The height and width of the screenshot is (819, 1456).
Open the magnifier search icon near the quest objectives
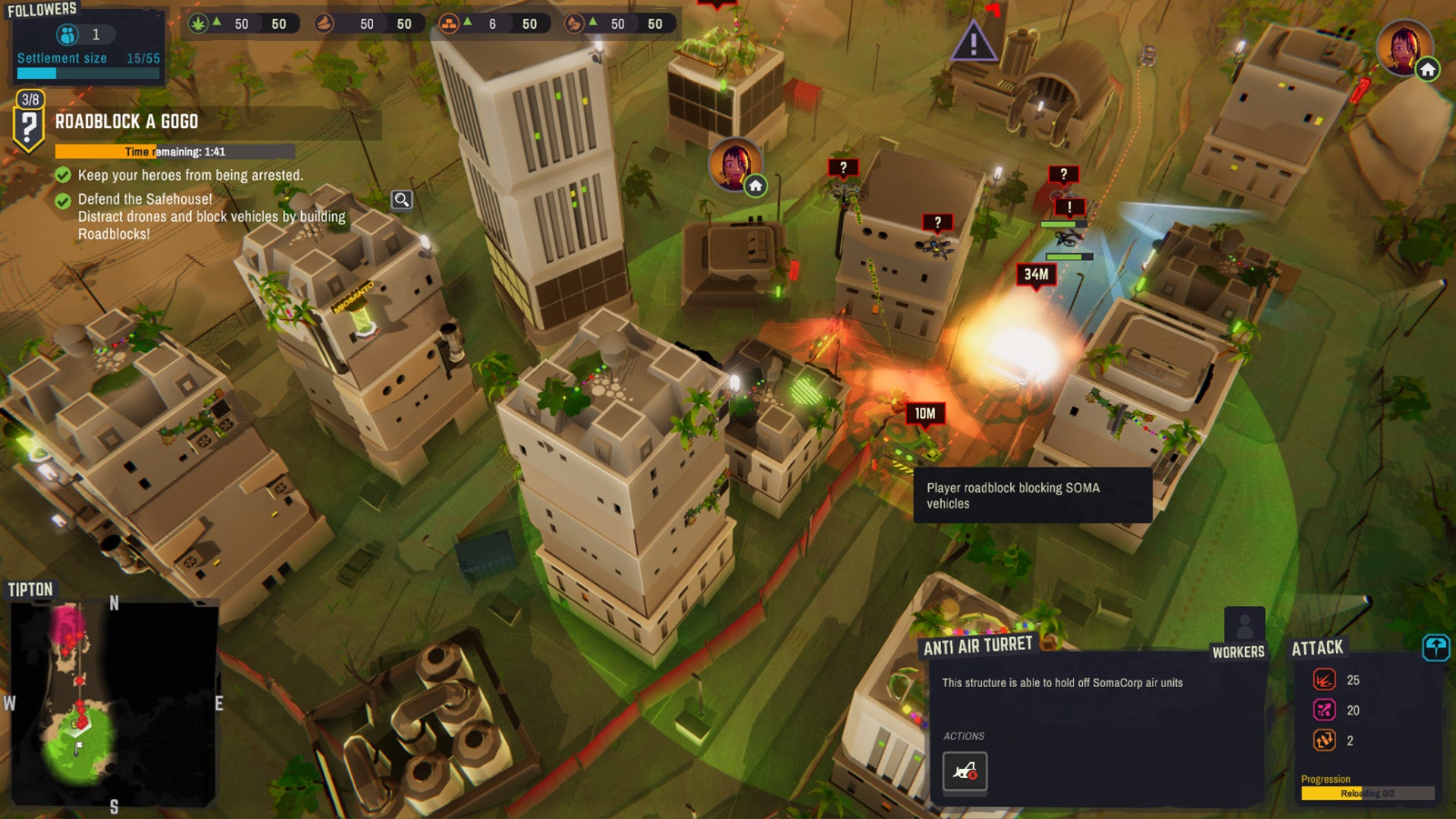pos(401,199)
